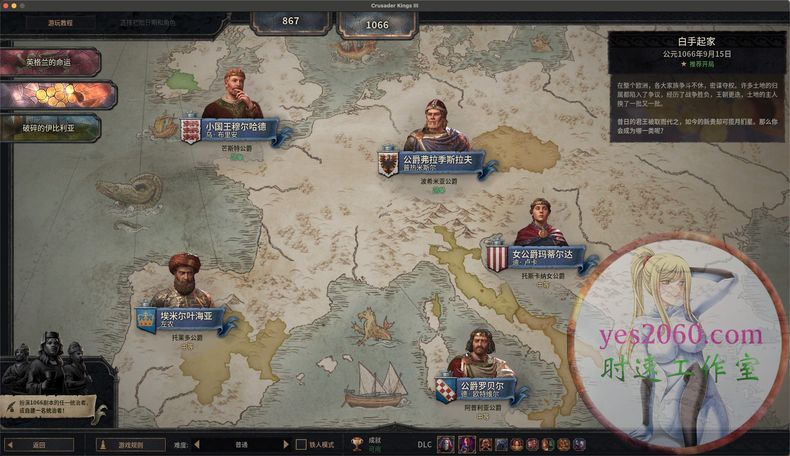The image size is (790, 456).
Task: Open the 游戏规则 game rules
Action: pos(130,444)
